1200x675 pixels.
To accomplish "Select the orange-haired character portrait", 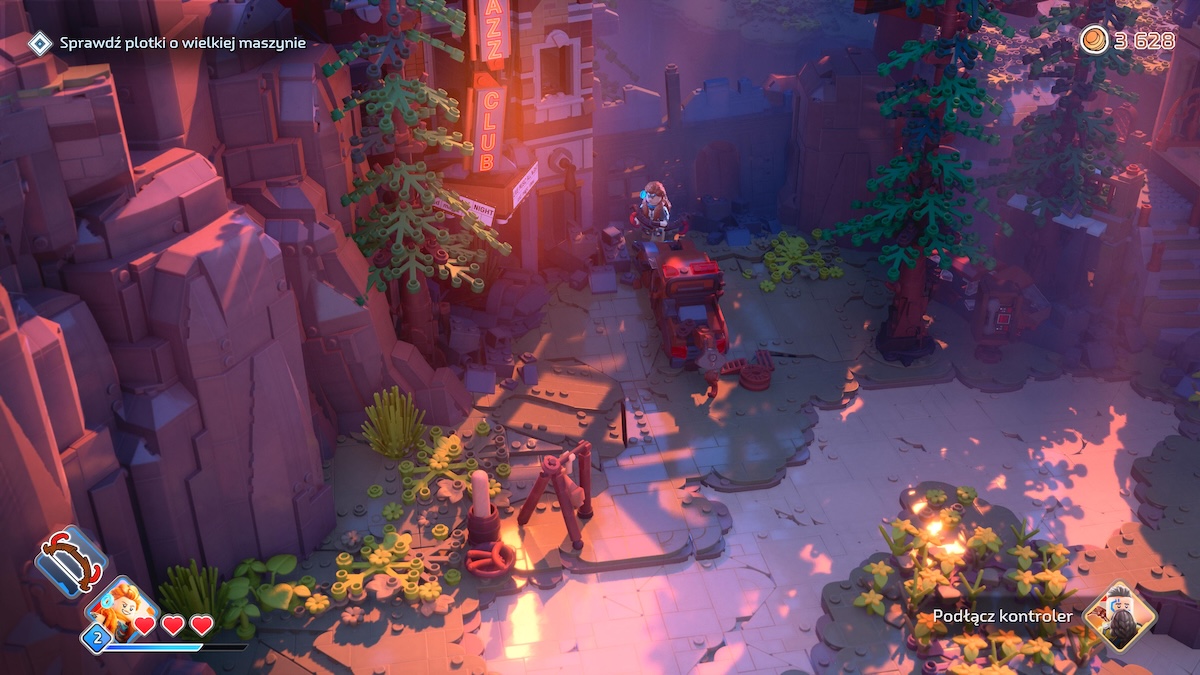I will pyautogui.click(x=122, y=609).
